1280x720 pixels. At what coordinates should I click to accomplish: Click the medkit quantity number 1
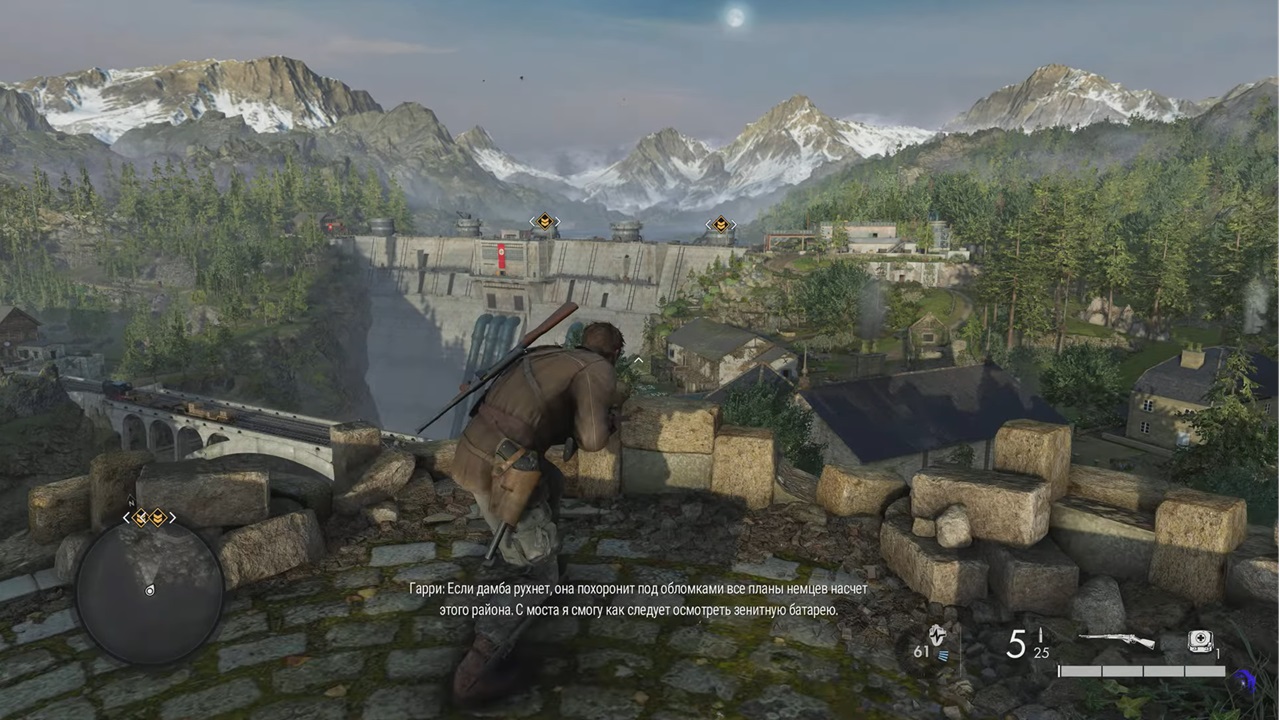pyautogui.click(x=1217, y=653)
